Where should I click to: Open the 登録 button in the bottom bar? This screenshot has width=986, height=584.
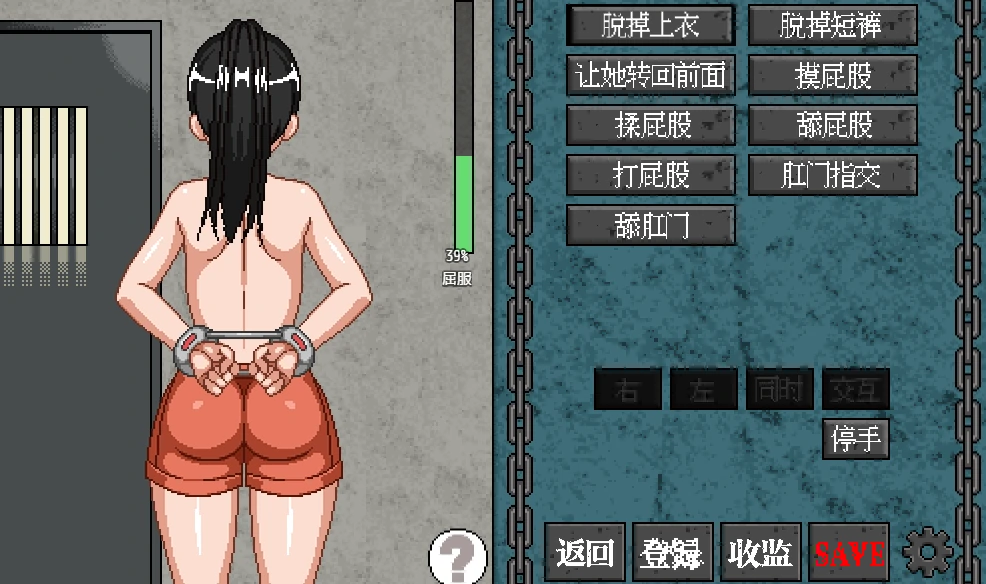674,552
